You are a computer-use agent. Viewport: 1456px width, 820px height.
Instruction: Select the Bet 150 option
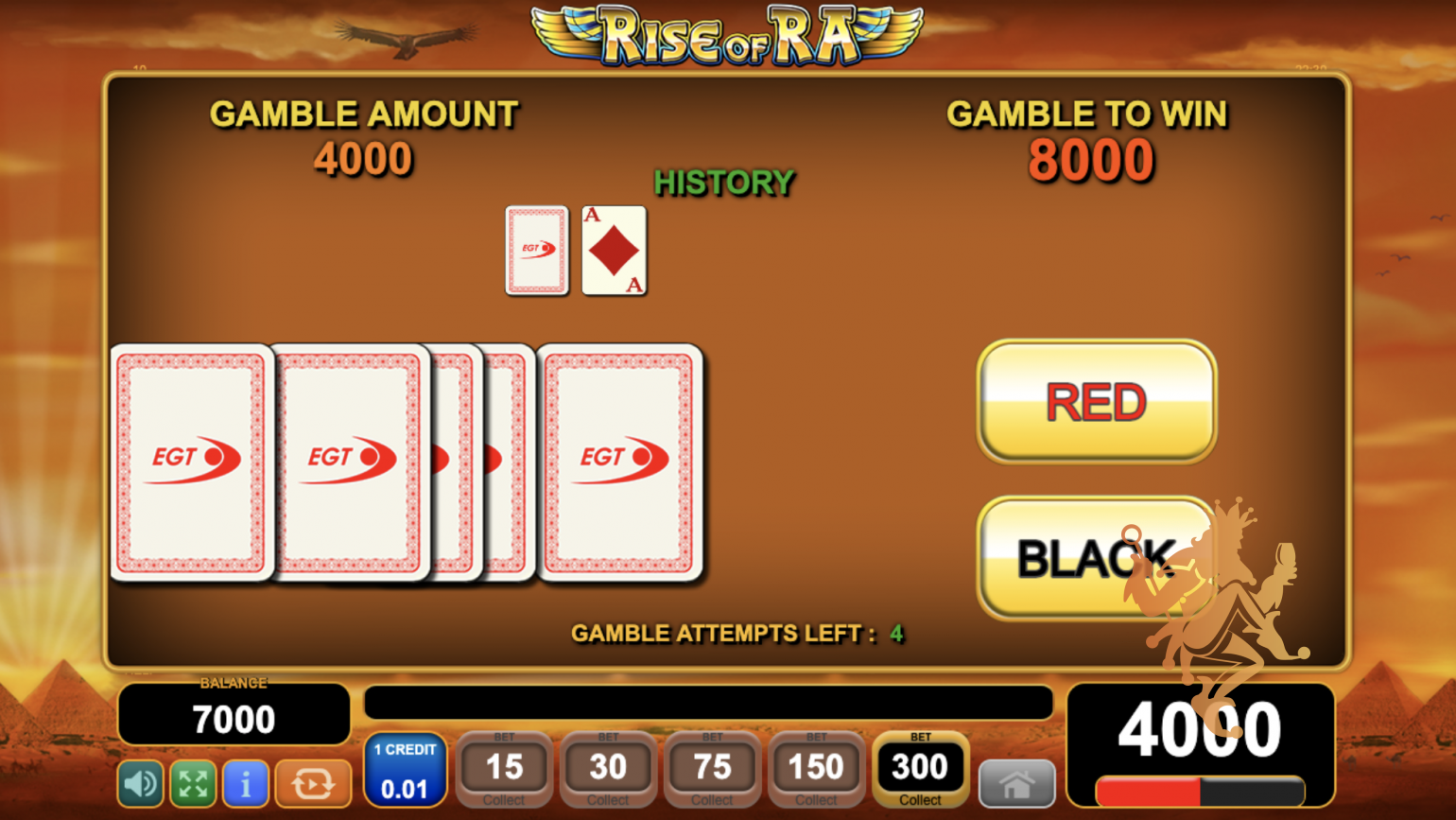[816, 766]
